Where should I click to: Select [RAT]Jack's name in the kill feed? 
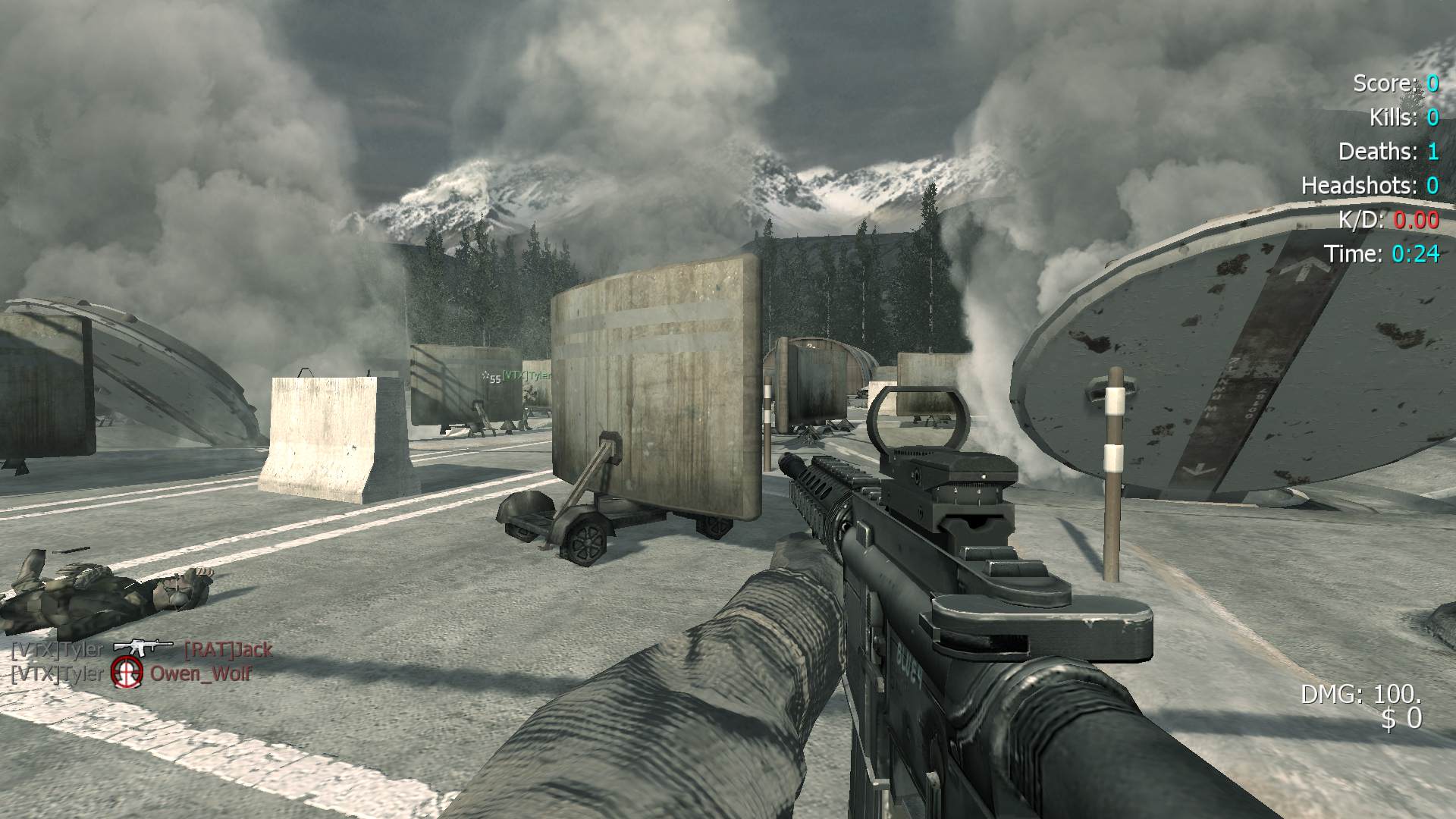227,650
